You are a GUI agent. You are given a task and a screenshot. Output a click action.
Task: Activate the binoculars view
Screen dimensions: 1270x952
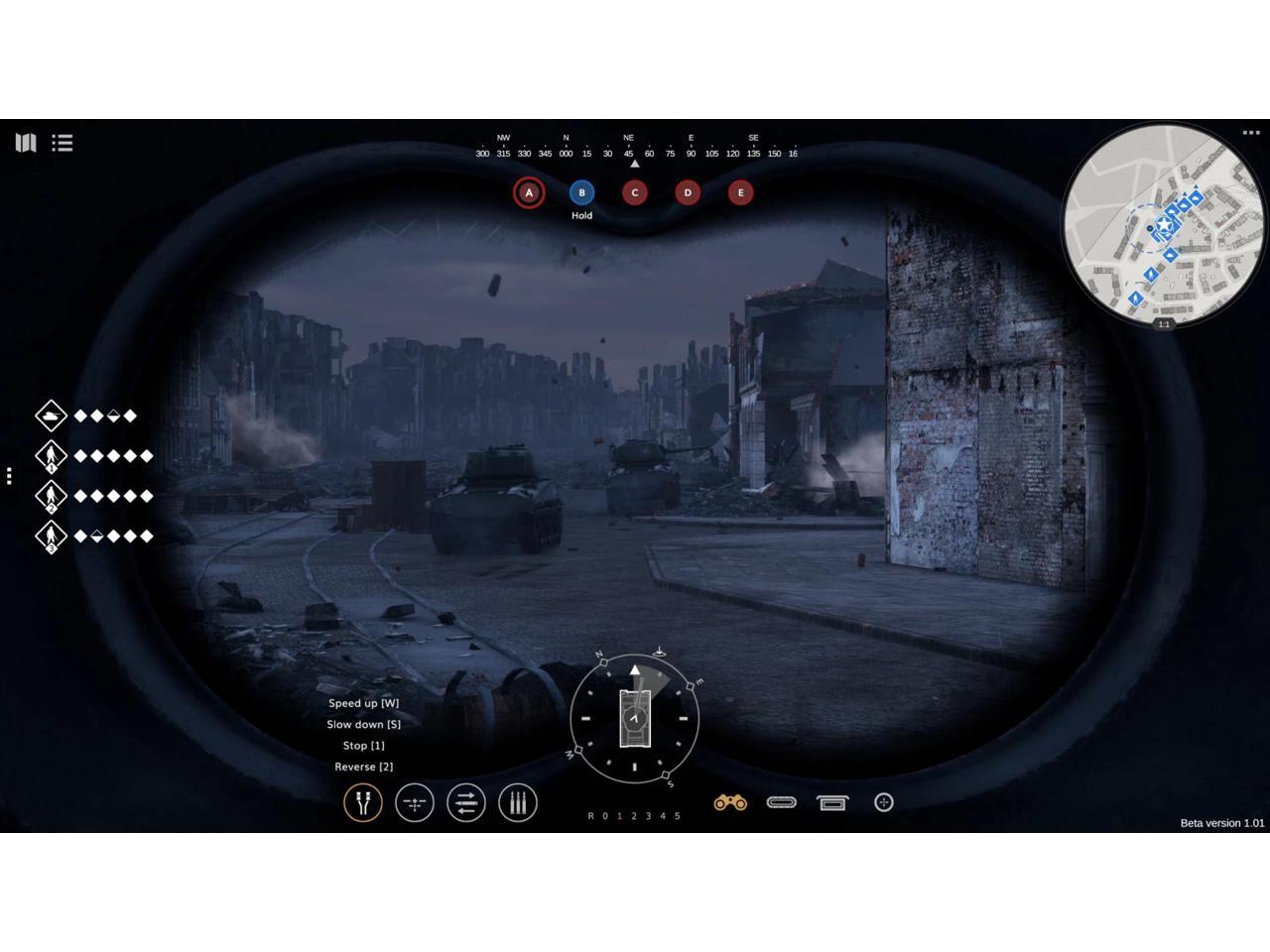click(x=730, y=802)
